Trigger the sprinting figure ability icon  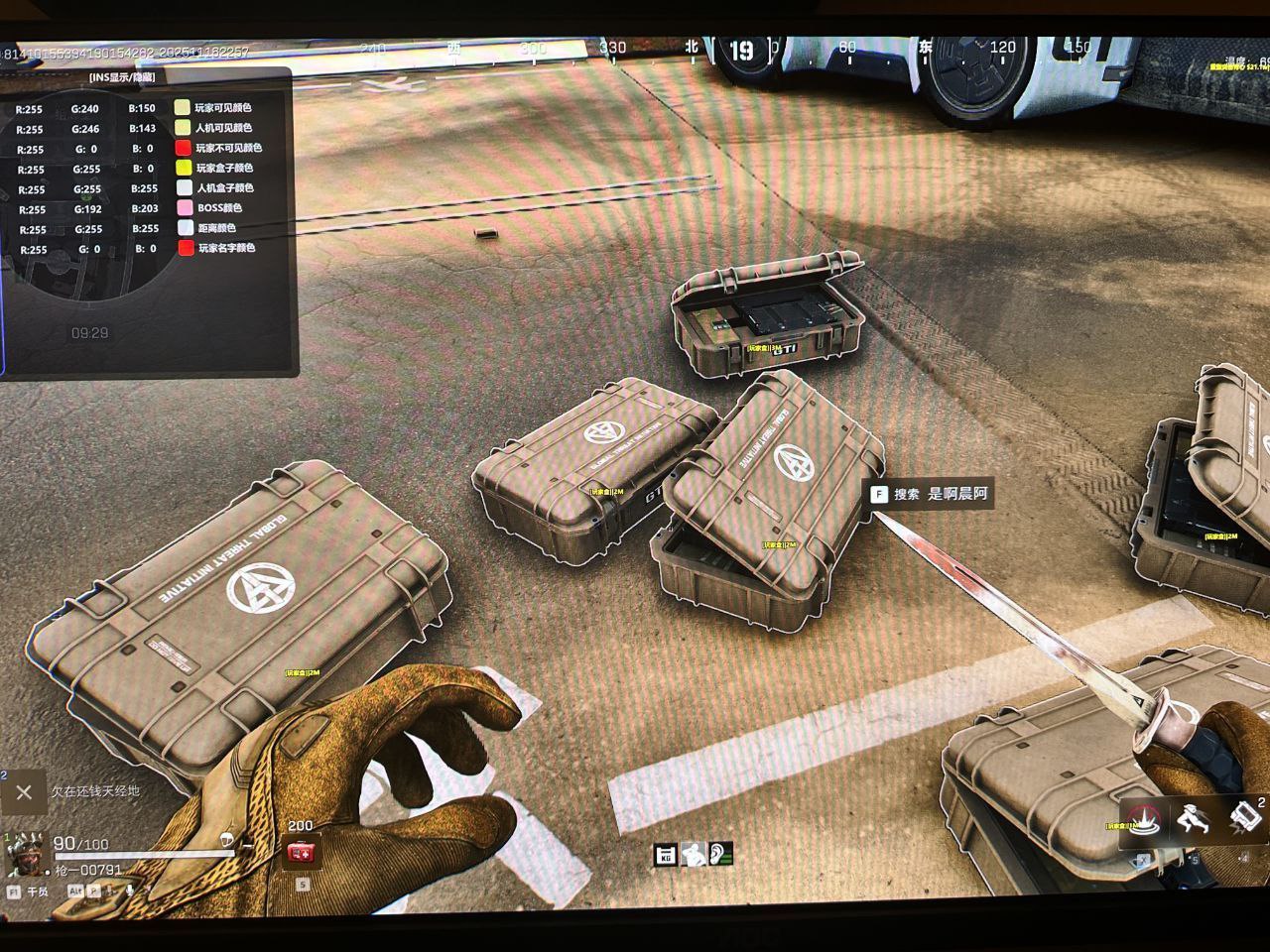point(1194,820)
